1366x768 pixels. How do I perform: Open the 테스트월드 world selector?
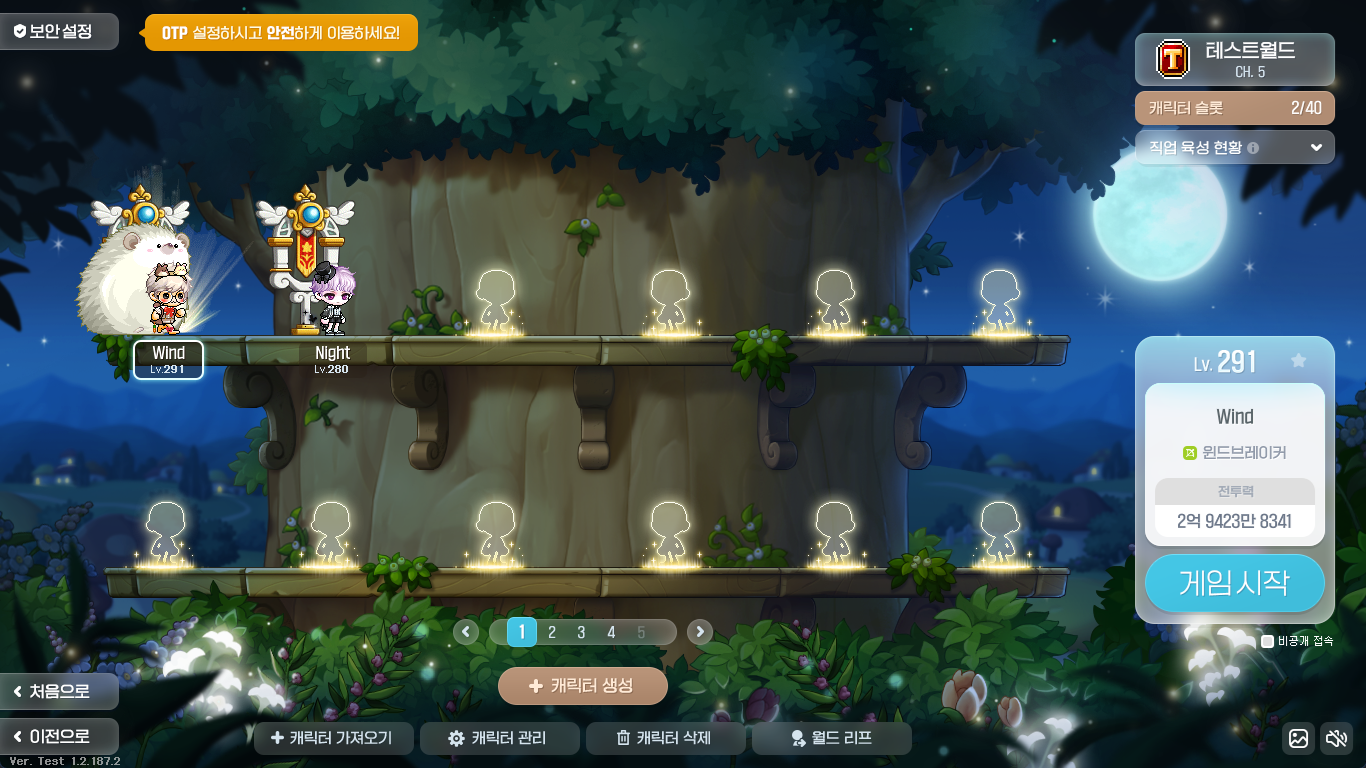click(1234, 59)
